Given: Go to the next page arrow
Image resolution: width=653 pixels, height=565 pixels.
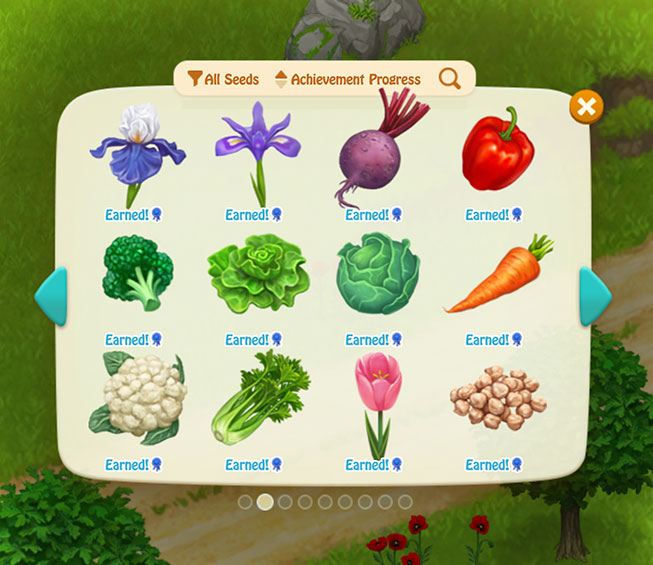Looking at the screenshot, I should (595, 297).
